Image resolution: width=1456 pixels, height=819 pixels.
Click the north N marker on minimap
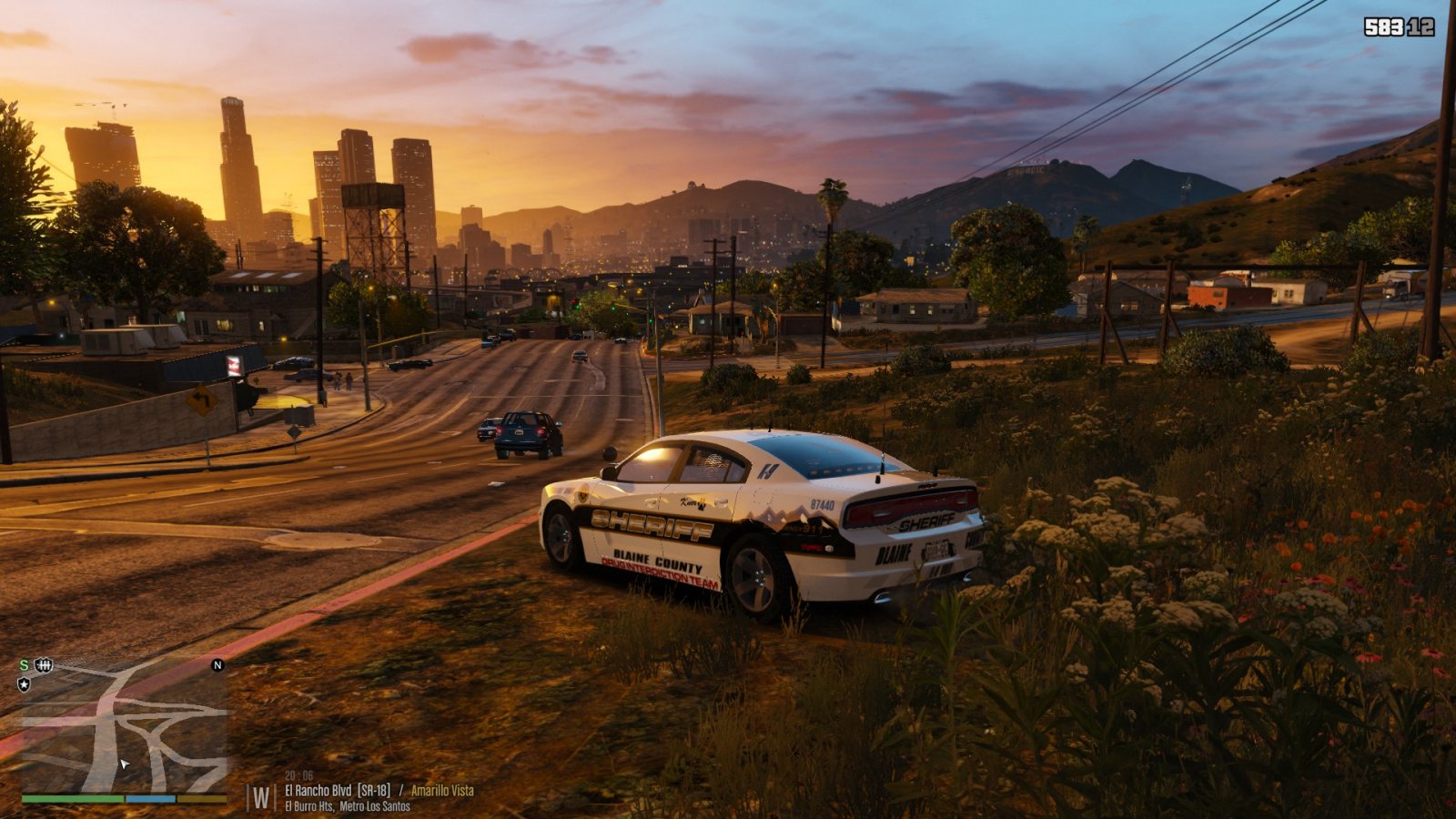pos(217,665)
